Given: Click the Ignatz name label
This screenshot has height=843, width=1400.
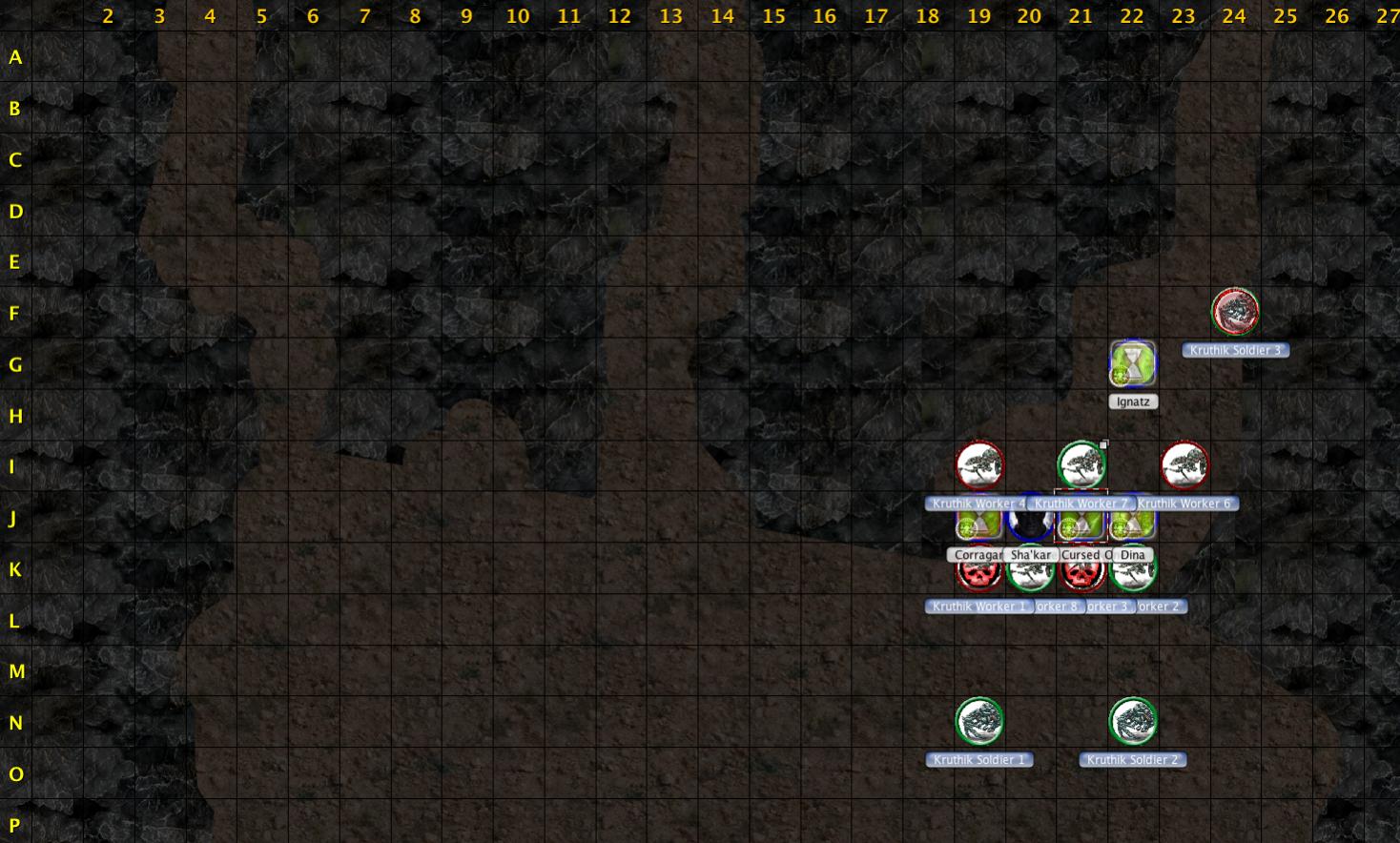Looking at the screenshot, I should click(x=1131, y=401).
